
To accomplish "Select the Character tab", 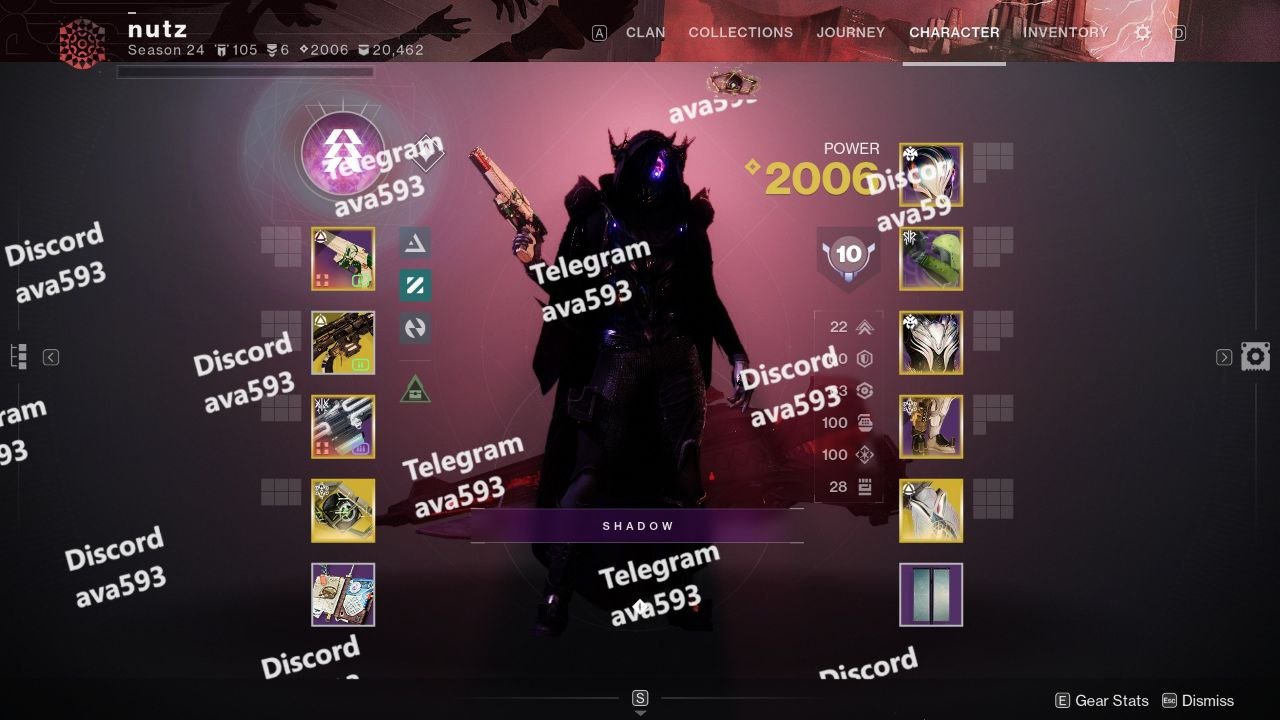I will pos(954,32).
